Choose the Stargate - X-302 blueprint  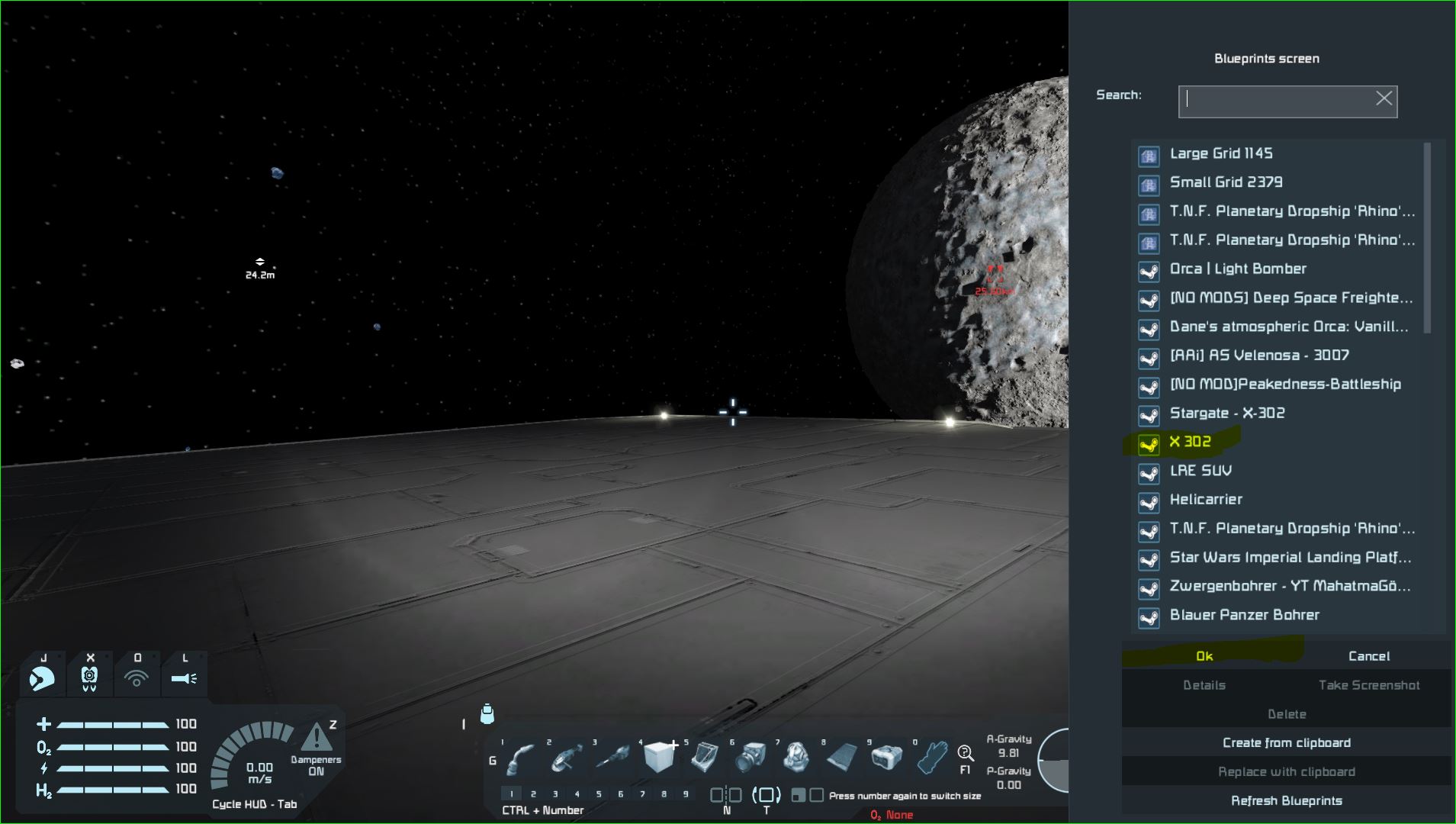1226,414
